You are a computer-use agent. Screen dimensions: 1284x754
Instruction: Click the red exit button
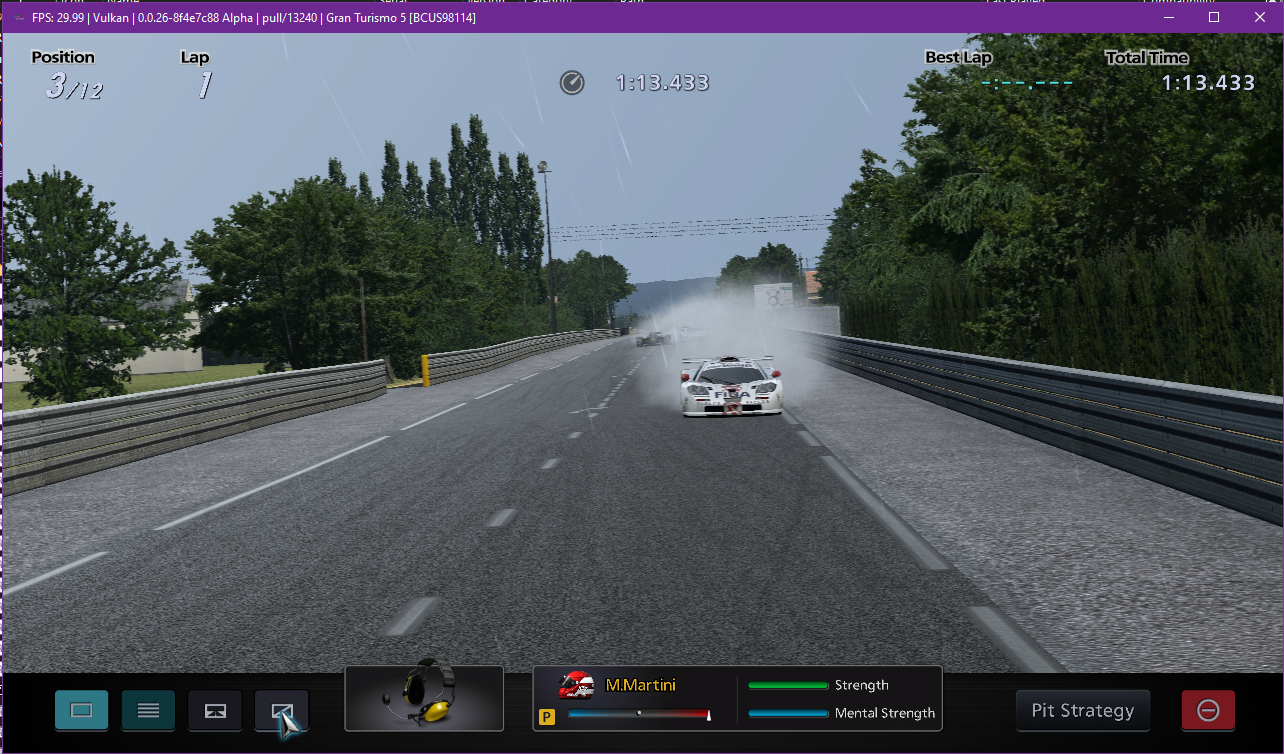click(x=1207, y=710)
